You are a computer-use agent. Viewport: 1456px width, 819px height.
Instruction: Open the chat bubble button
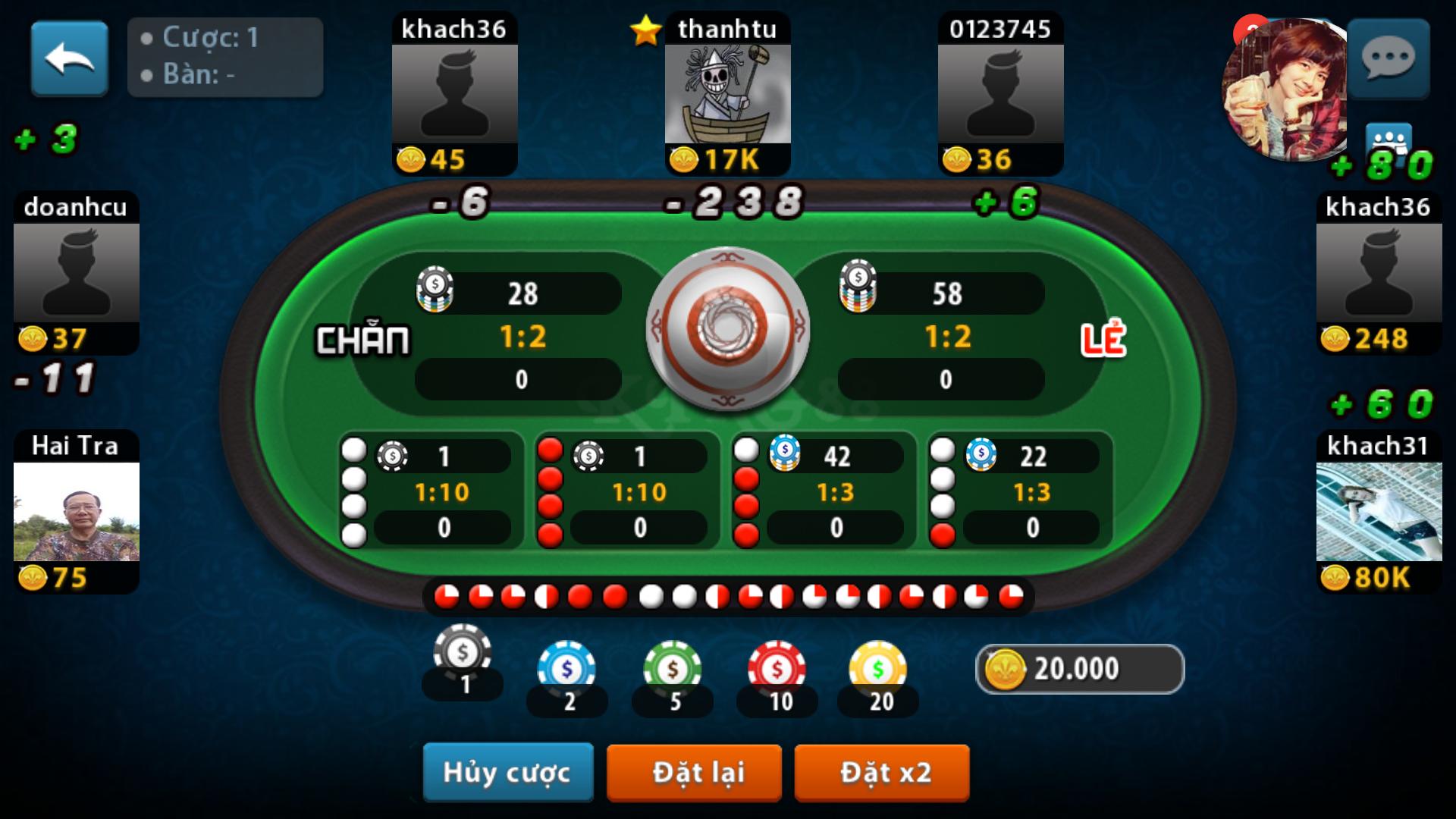pos(1389,58)
